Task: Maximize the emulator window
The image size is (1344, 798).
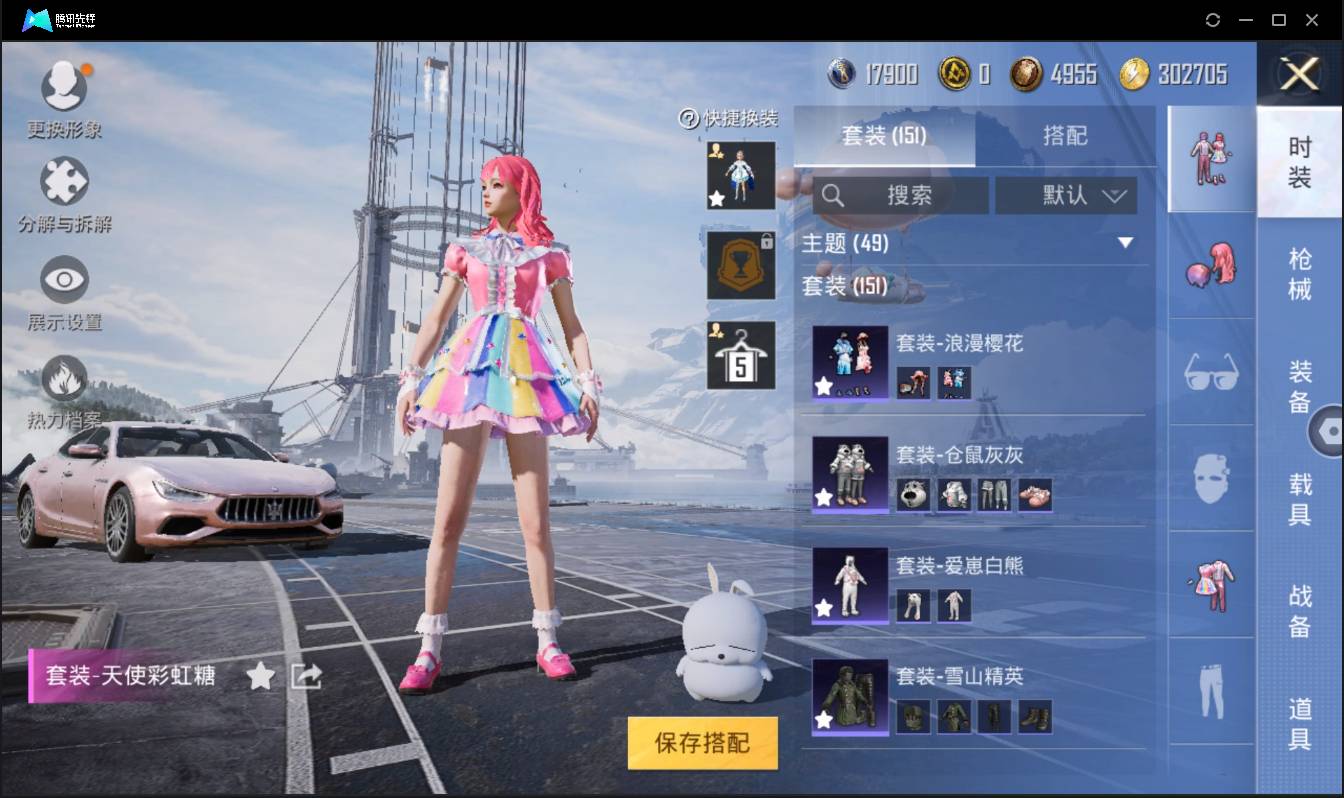Action: coord(1278,20)
